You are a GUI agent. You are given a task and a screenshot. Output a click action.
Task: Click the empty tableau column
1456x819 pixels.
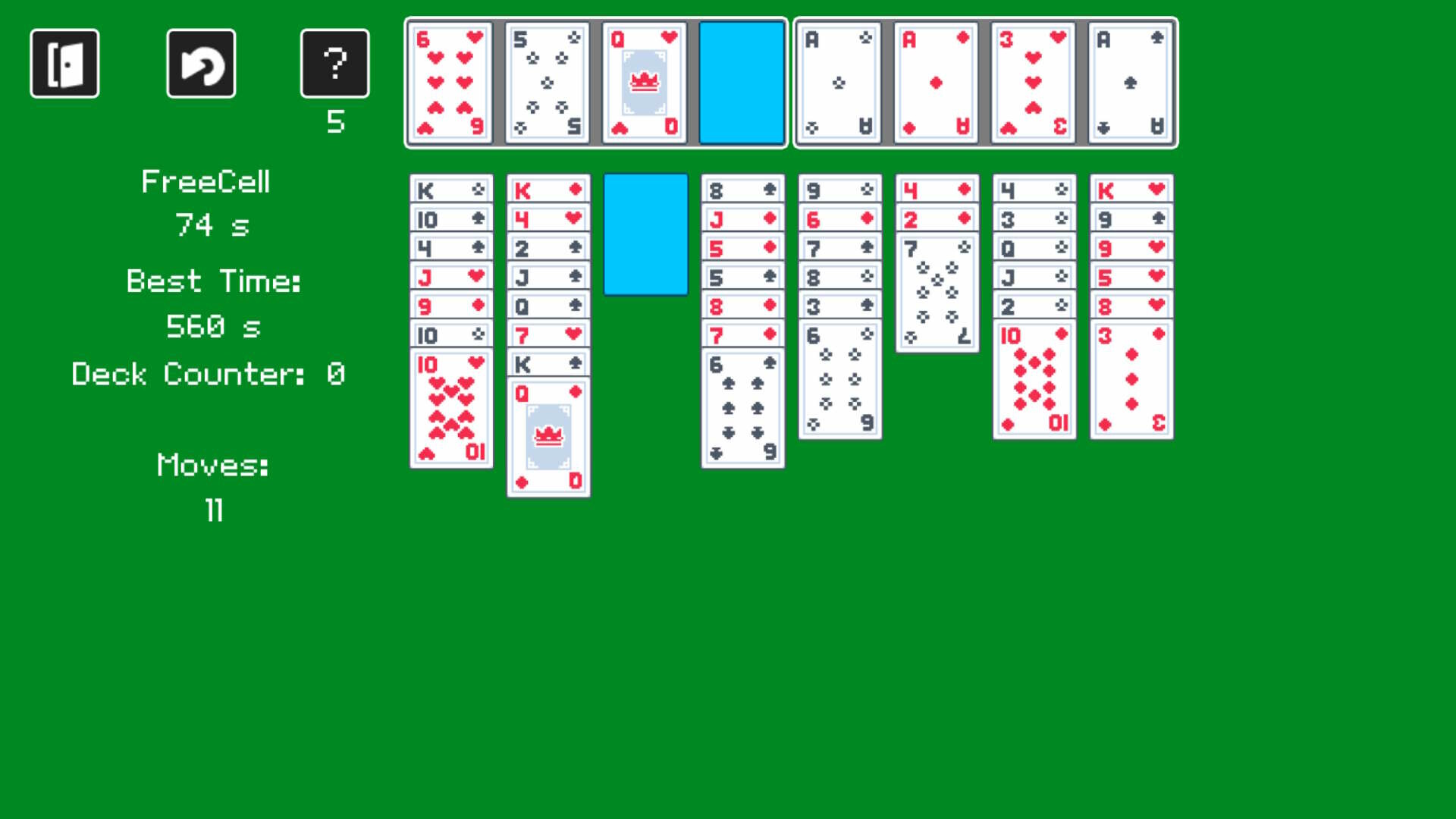coord(645,235)
